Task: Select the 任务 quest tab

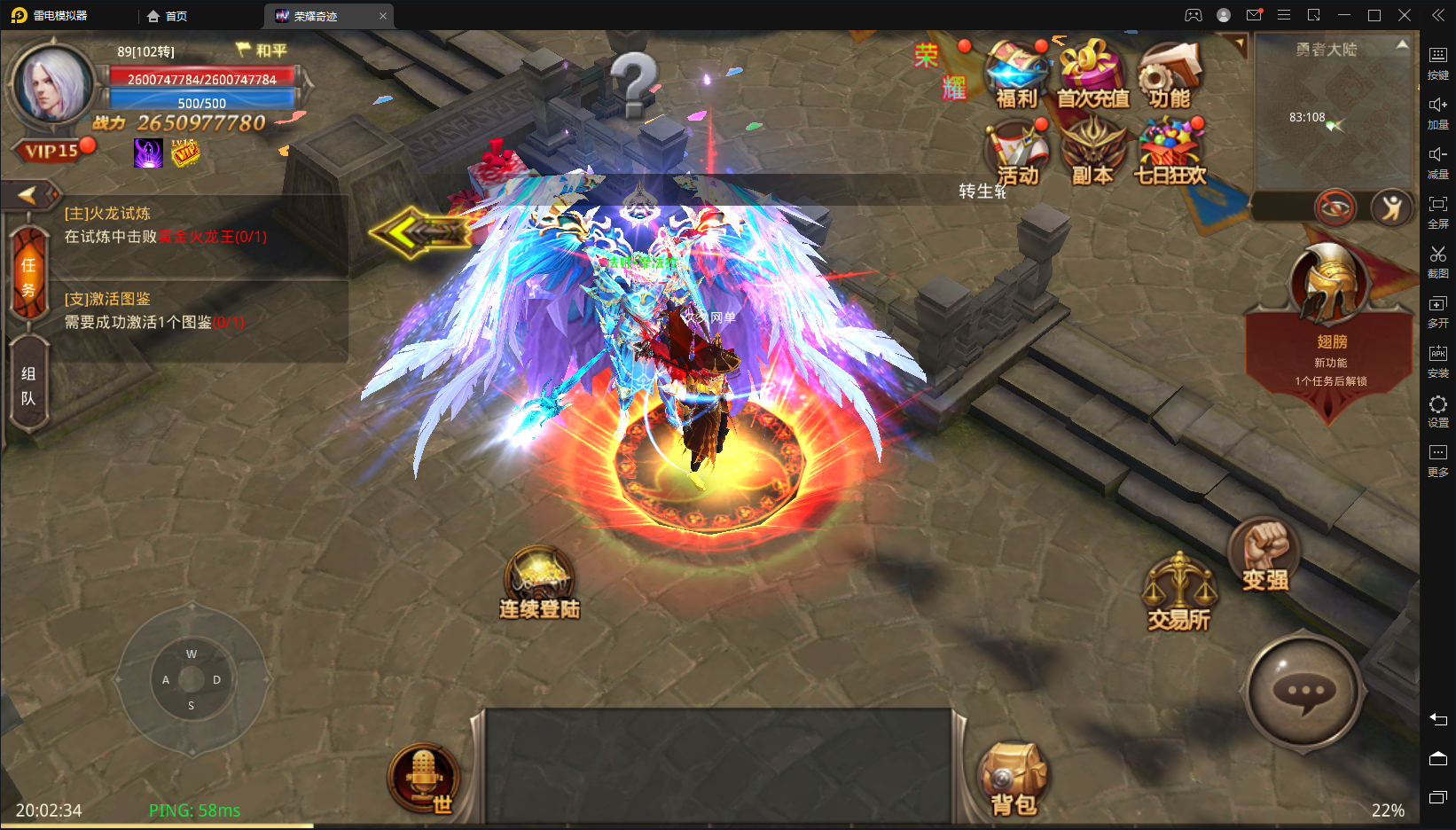Action: click(28, 276)
